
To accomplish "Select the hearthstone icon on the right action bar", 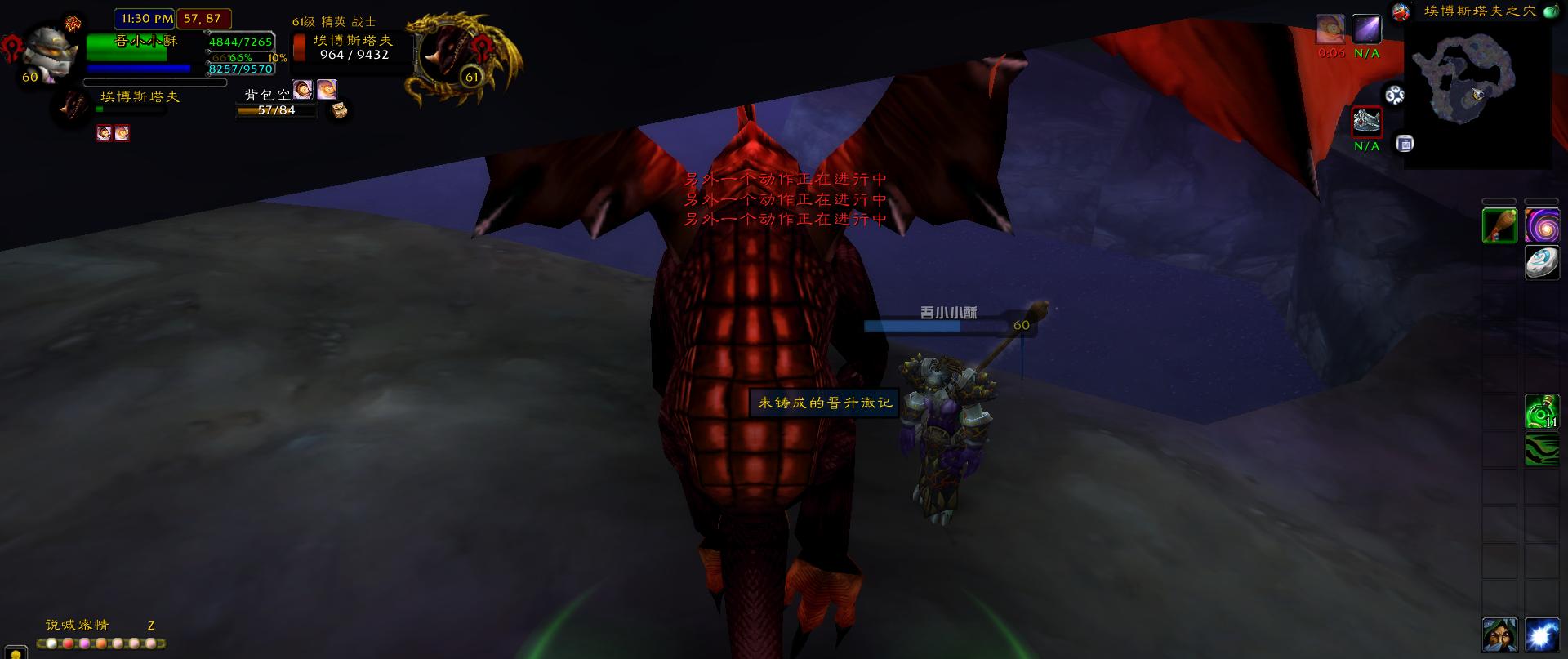I will (x=1543, y=263).
